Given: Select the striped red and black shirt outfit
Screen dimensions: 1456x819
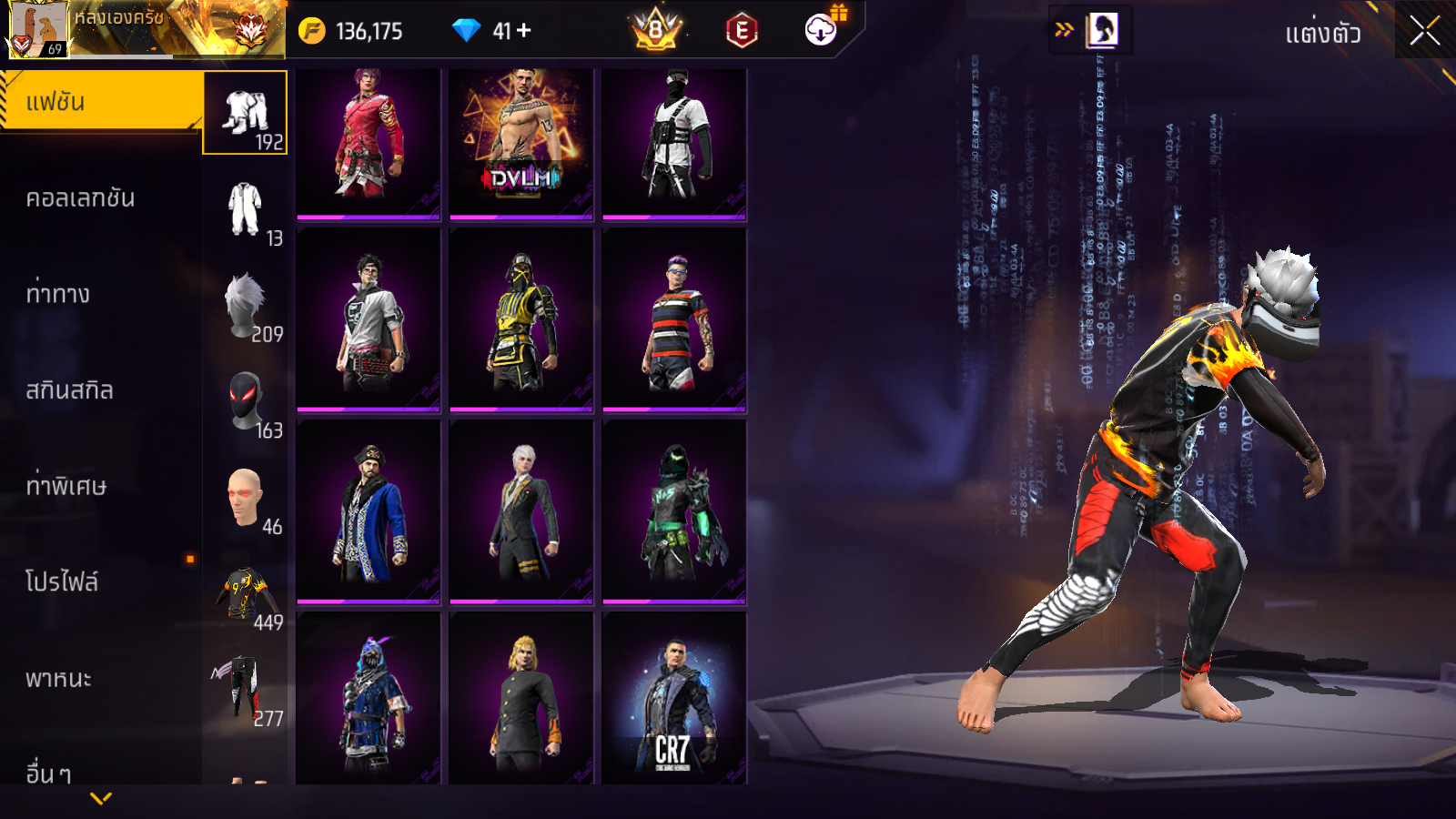Looking at the screenshot, I should click(x=674, y=320).
